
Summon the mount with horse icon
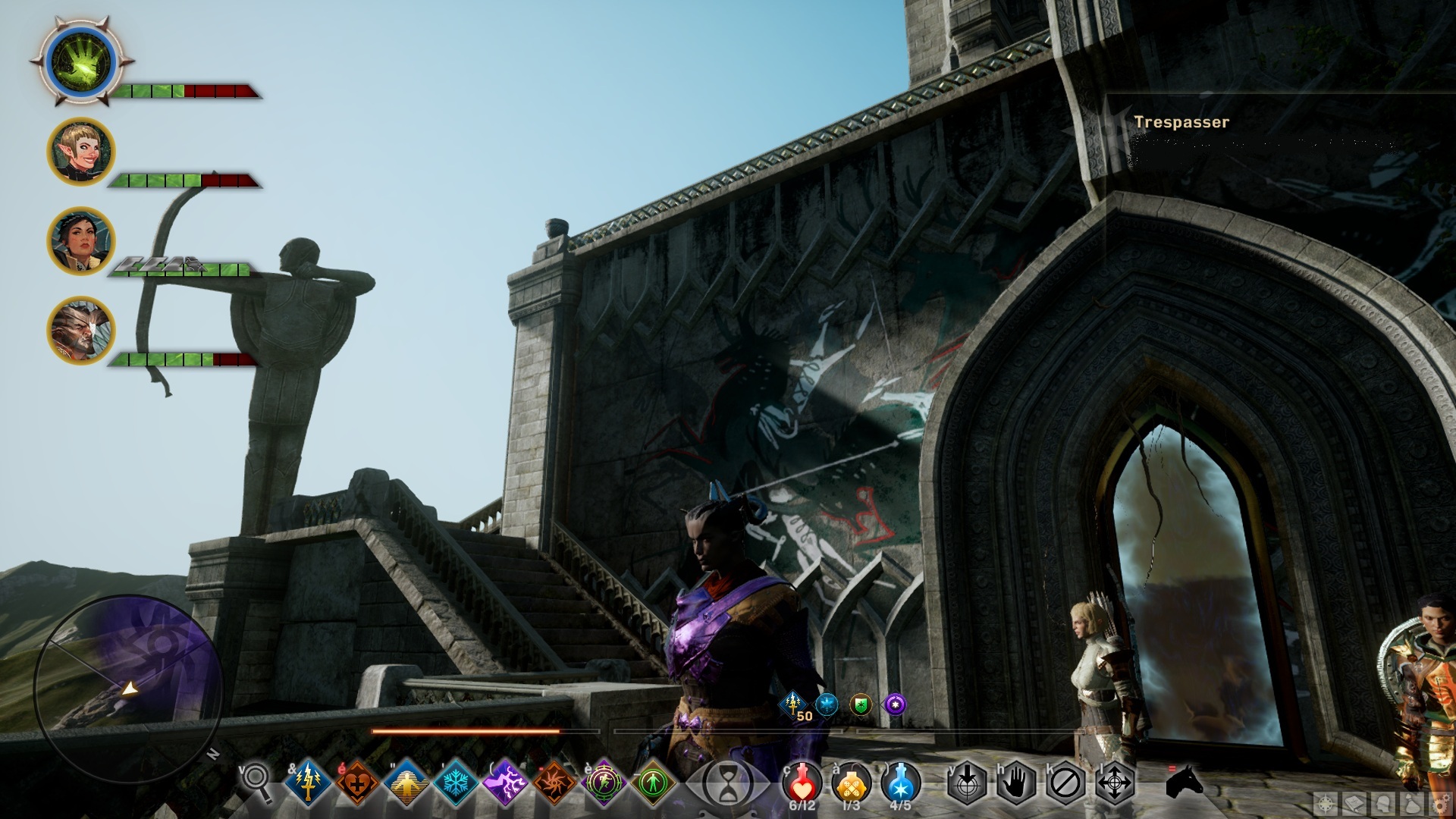click(x=1185, y=781)
